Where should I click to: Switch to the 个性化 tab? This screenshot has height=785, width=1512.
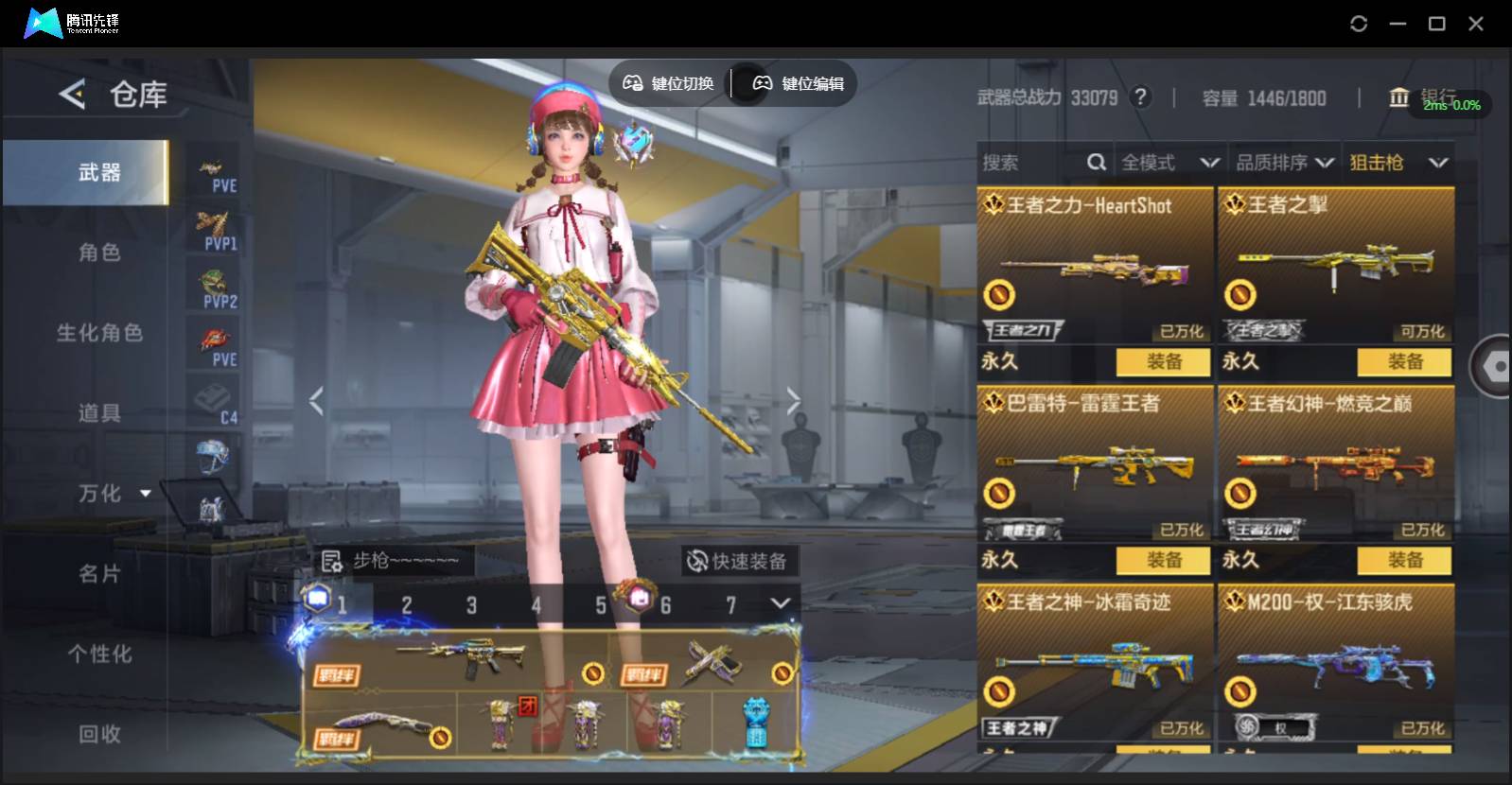click(x=99, y=654)
